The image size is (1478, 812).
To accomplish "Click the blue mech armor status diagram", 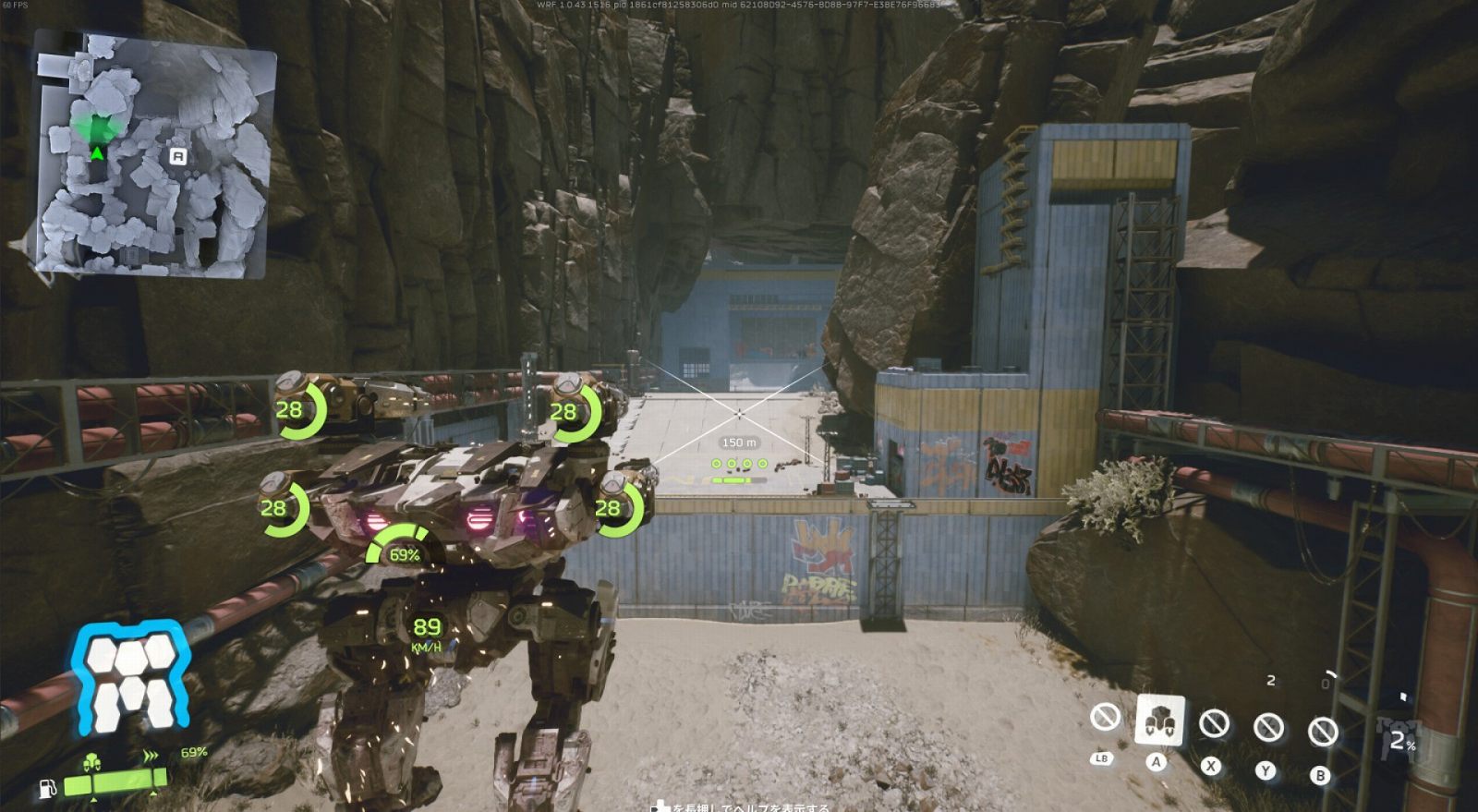I will [132, 678].
